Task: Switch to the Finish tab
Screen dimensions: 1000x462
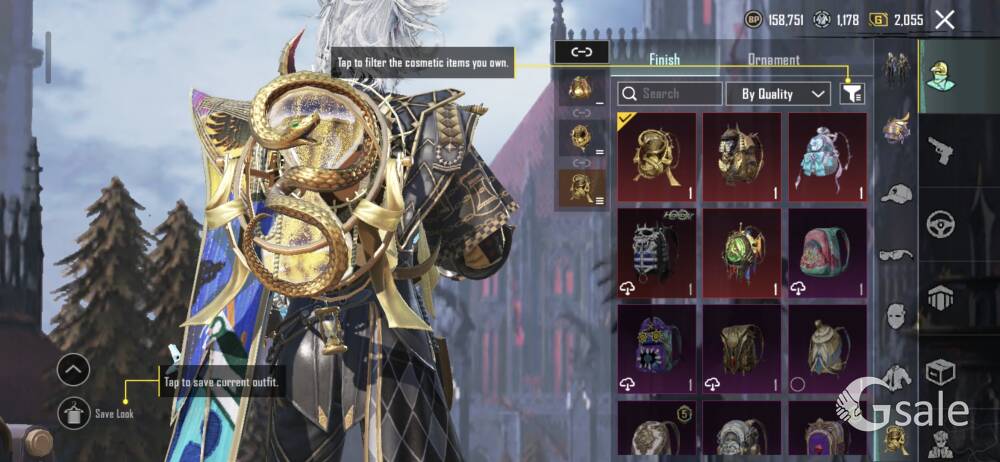Action: pos(664,60)
